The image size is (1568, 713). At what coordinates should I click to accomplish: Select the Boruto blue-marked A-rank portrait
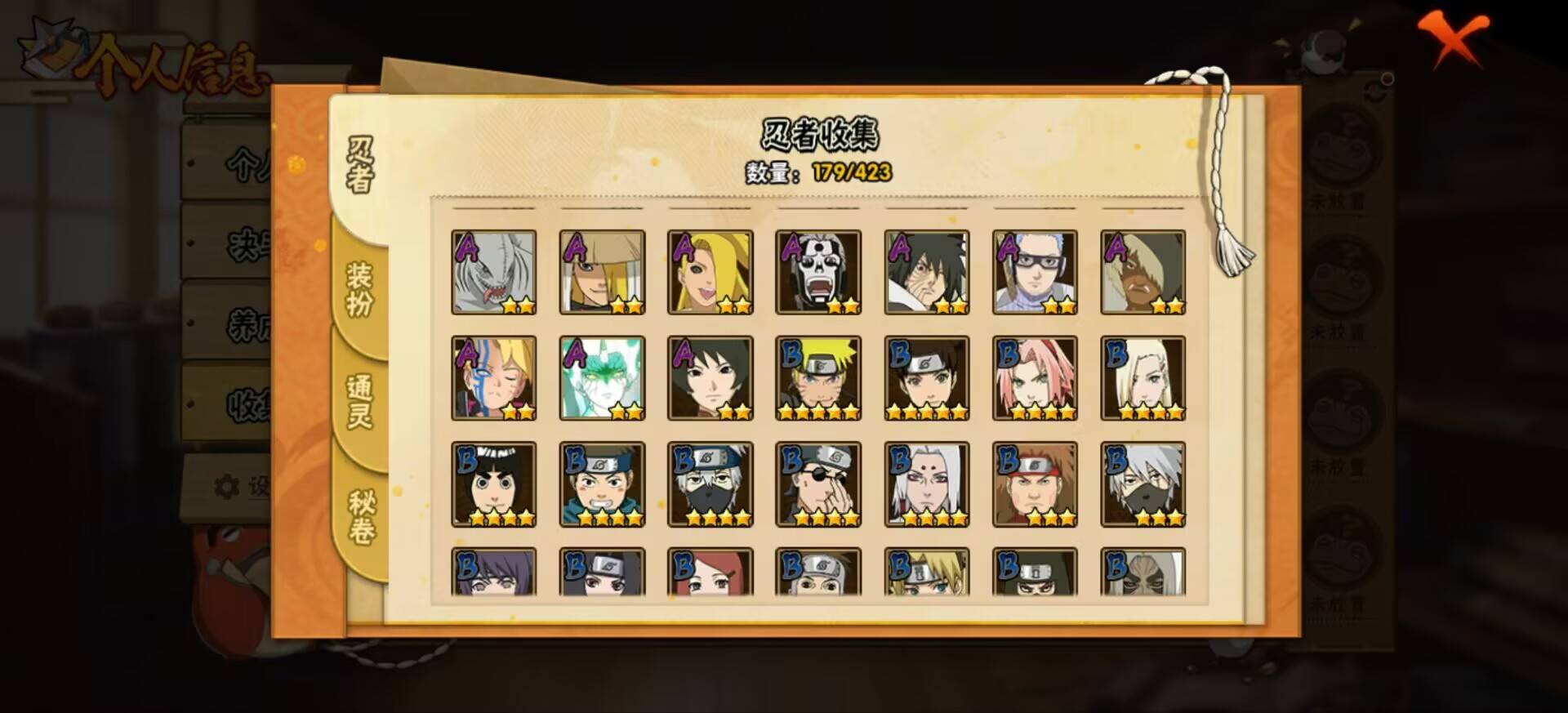494,379
